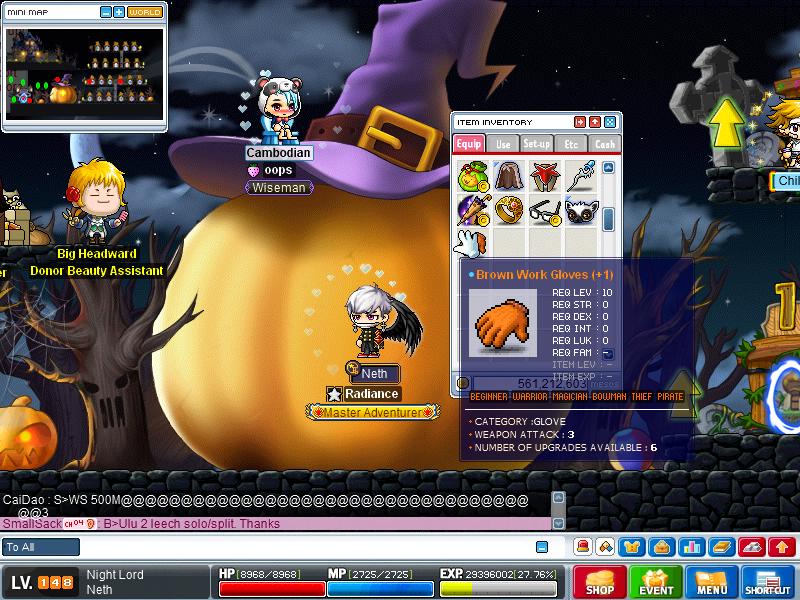Image resolution: width=800 pixels, height=600 pixels.
Task: Click the minimap's minus button
Action: [107, 13]
